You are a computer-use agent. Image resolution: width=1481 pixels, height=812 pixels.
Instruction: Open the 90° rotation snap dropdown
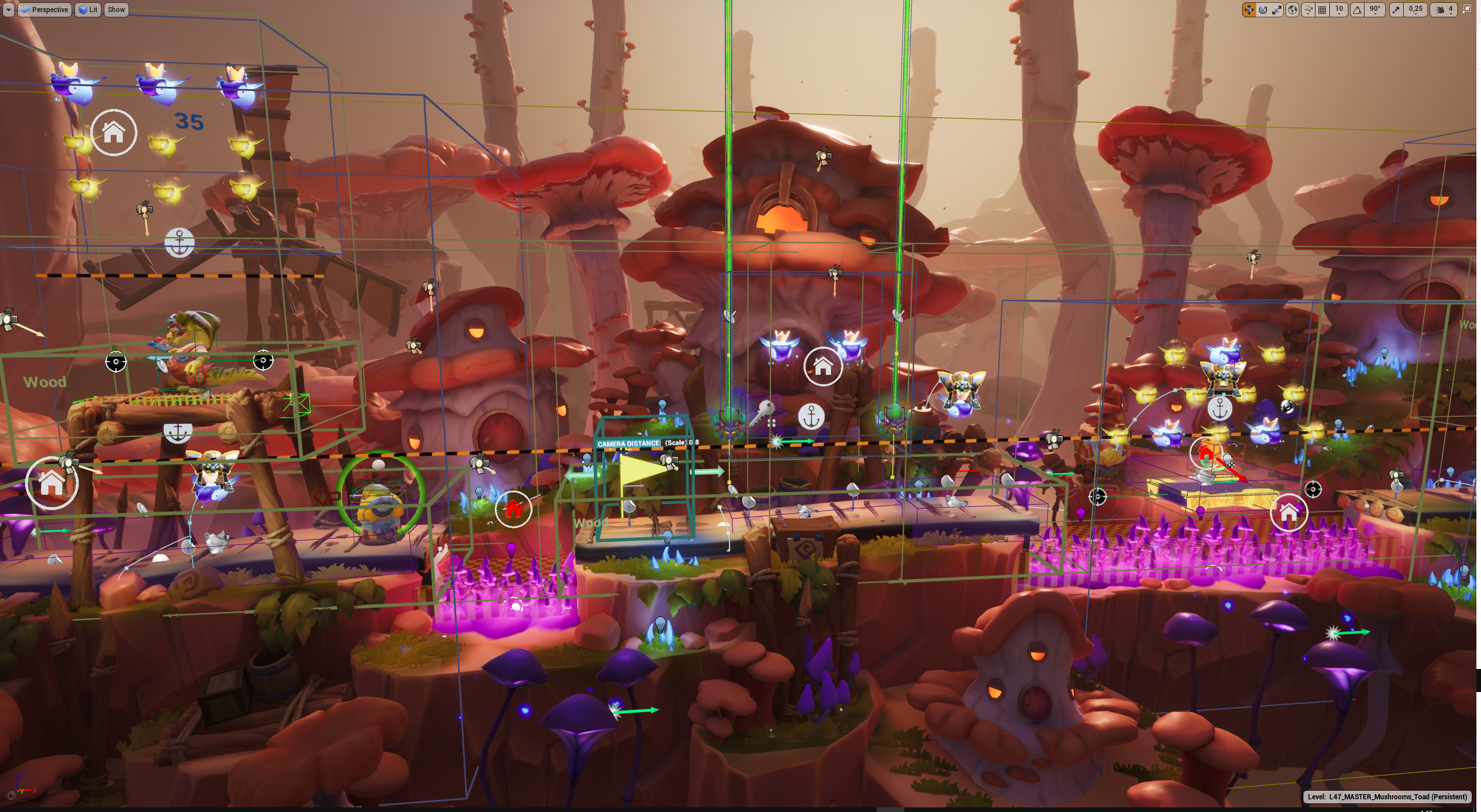[x=1375, y=10]
